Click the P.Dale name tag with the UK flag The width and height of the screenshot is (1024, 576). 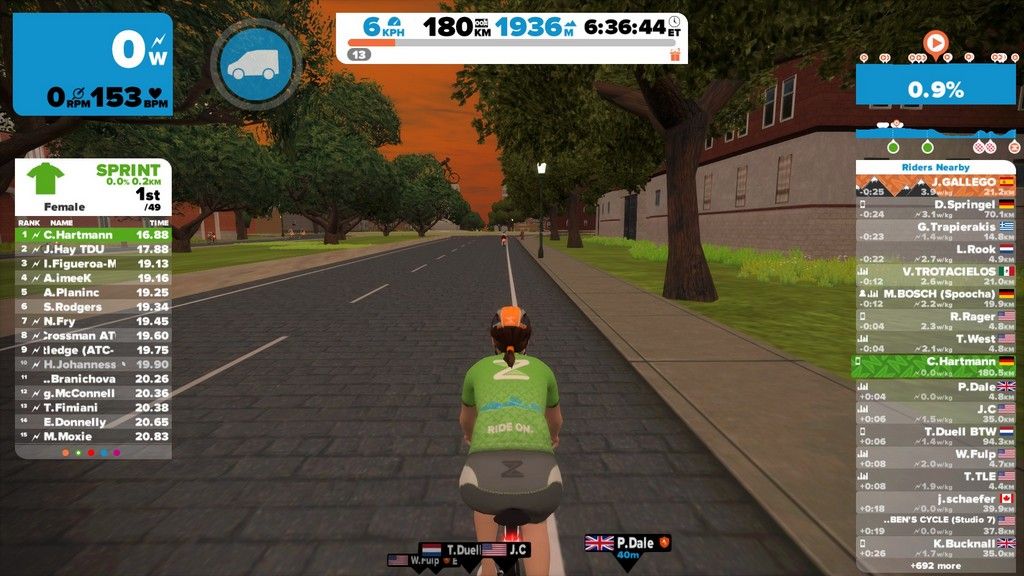tap(628, 543)
